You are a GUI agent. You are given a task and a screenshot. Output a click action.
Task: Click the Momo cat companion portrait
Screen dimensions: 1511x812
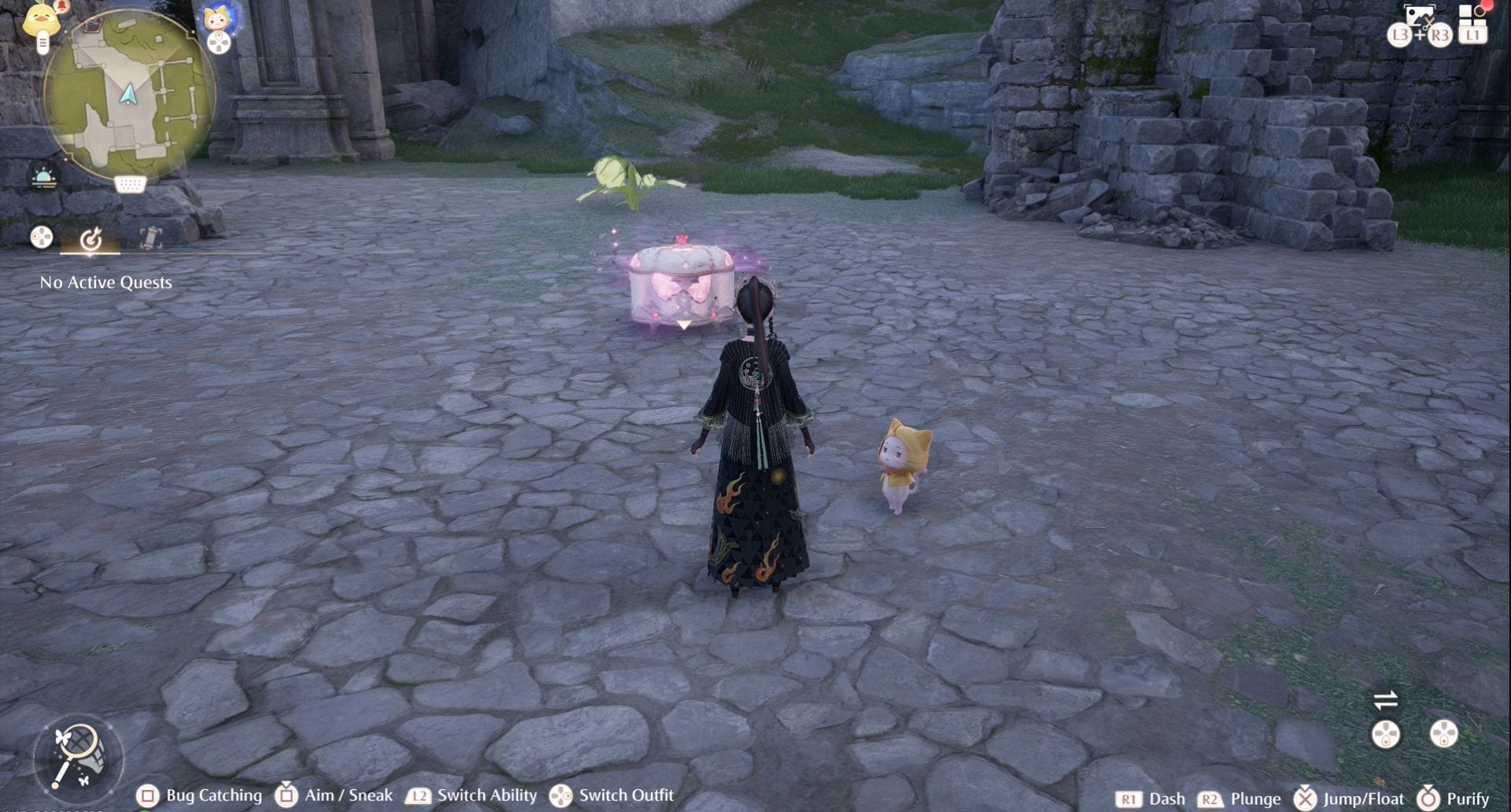pos(216,18)
